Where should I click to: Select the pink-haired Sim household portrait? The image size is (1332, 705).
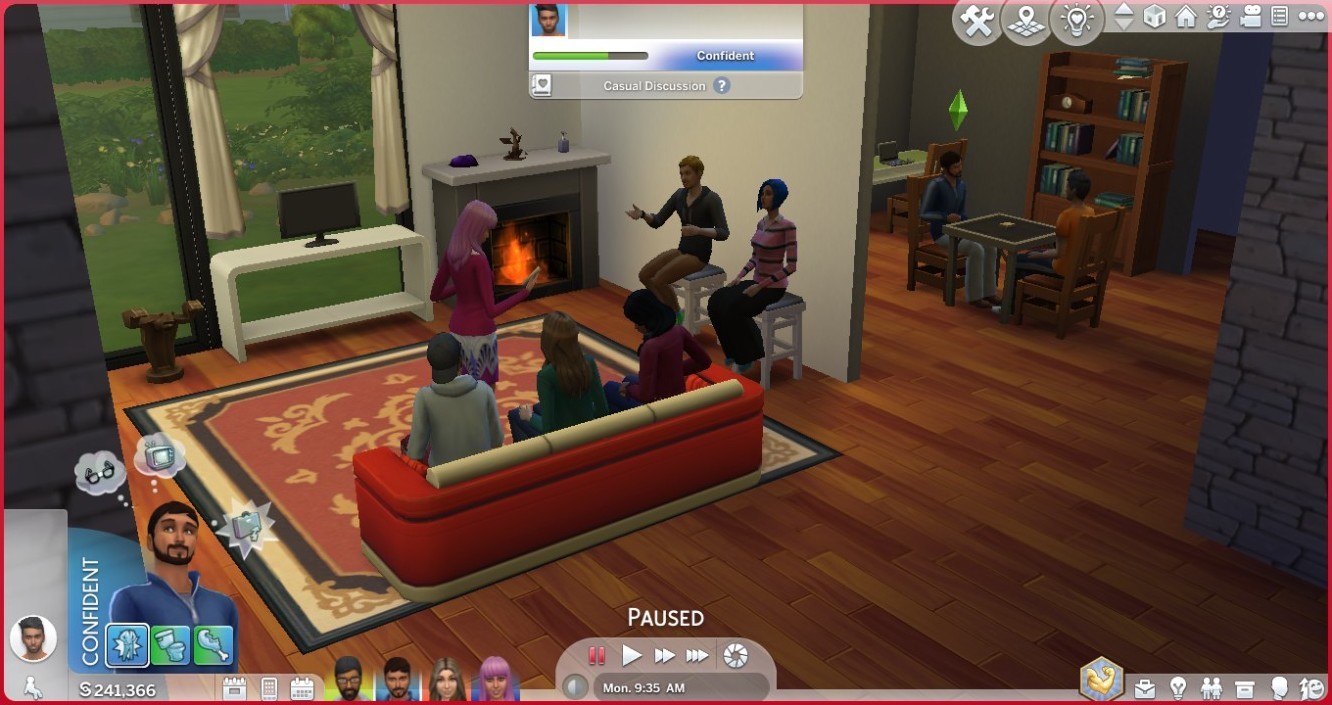click(494, 679)
